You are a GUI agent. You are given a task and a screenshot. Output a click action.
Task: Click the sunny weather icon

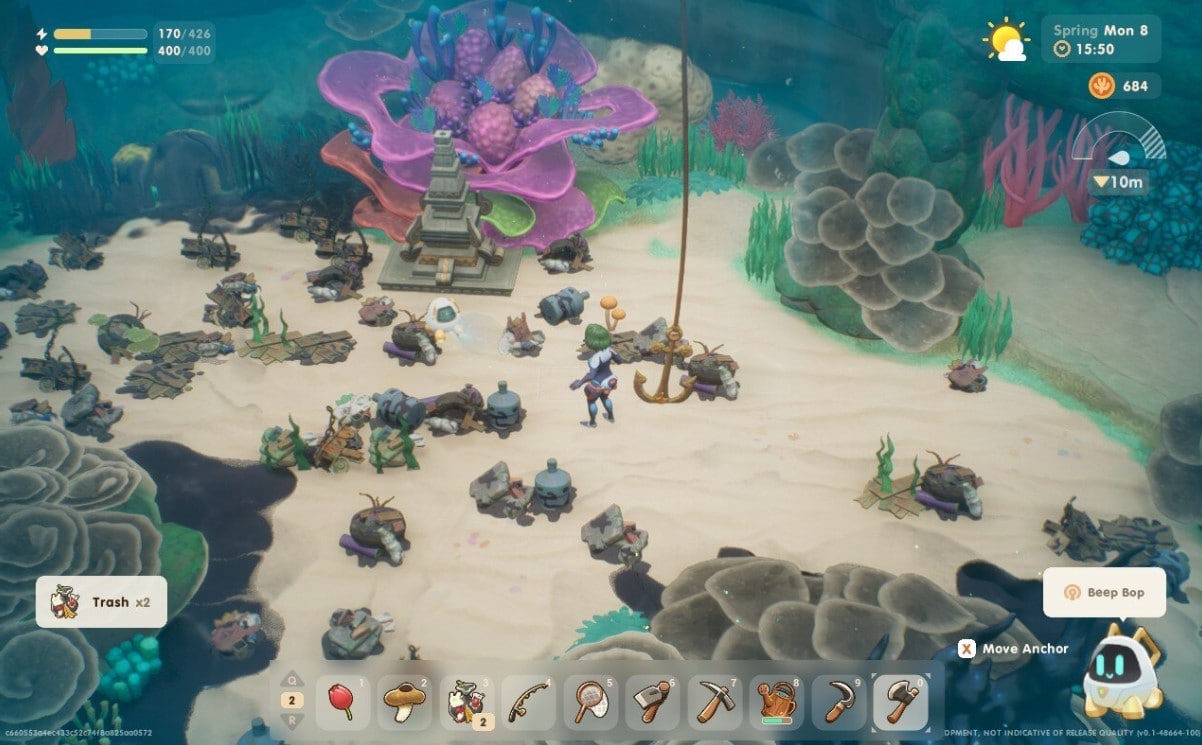[1004, 41]
